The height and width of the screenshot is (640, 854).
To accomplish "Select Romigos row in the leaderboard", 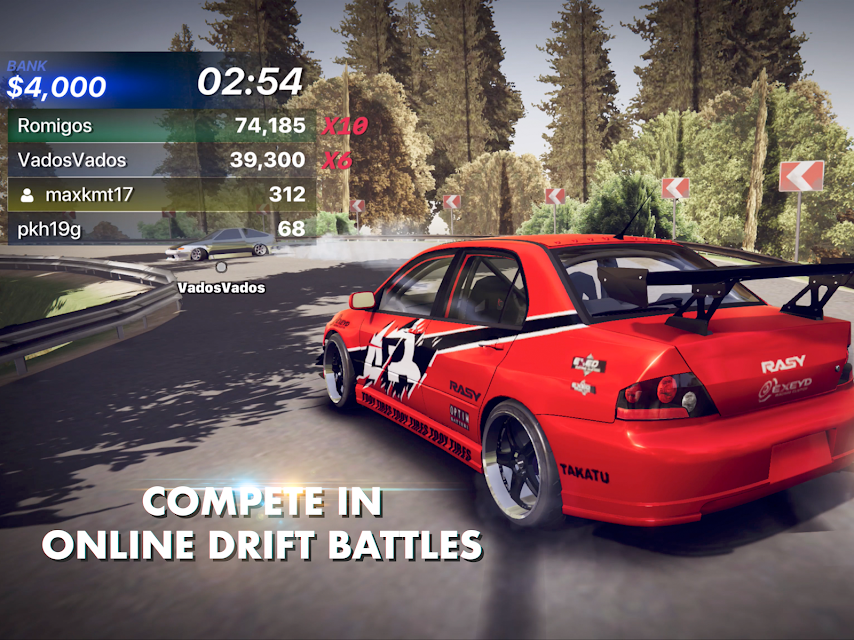I will (160, 126).
